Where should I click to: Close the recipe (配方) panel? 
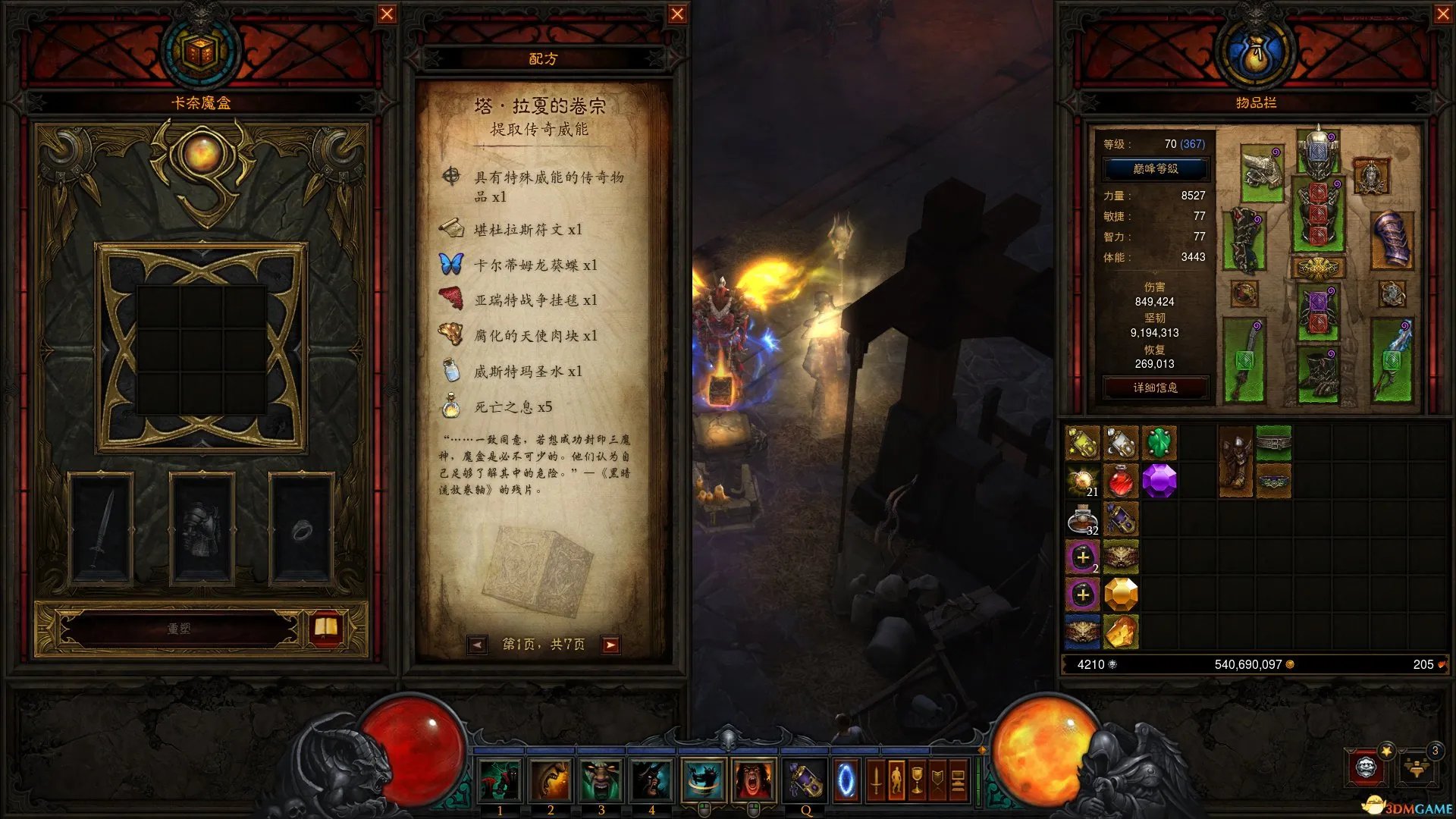(x=677, y=14)
